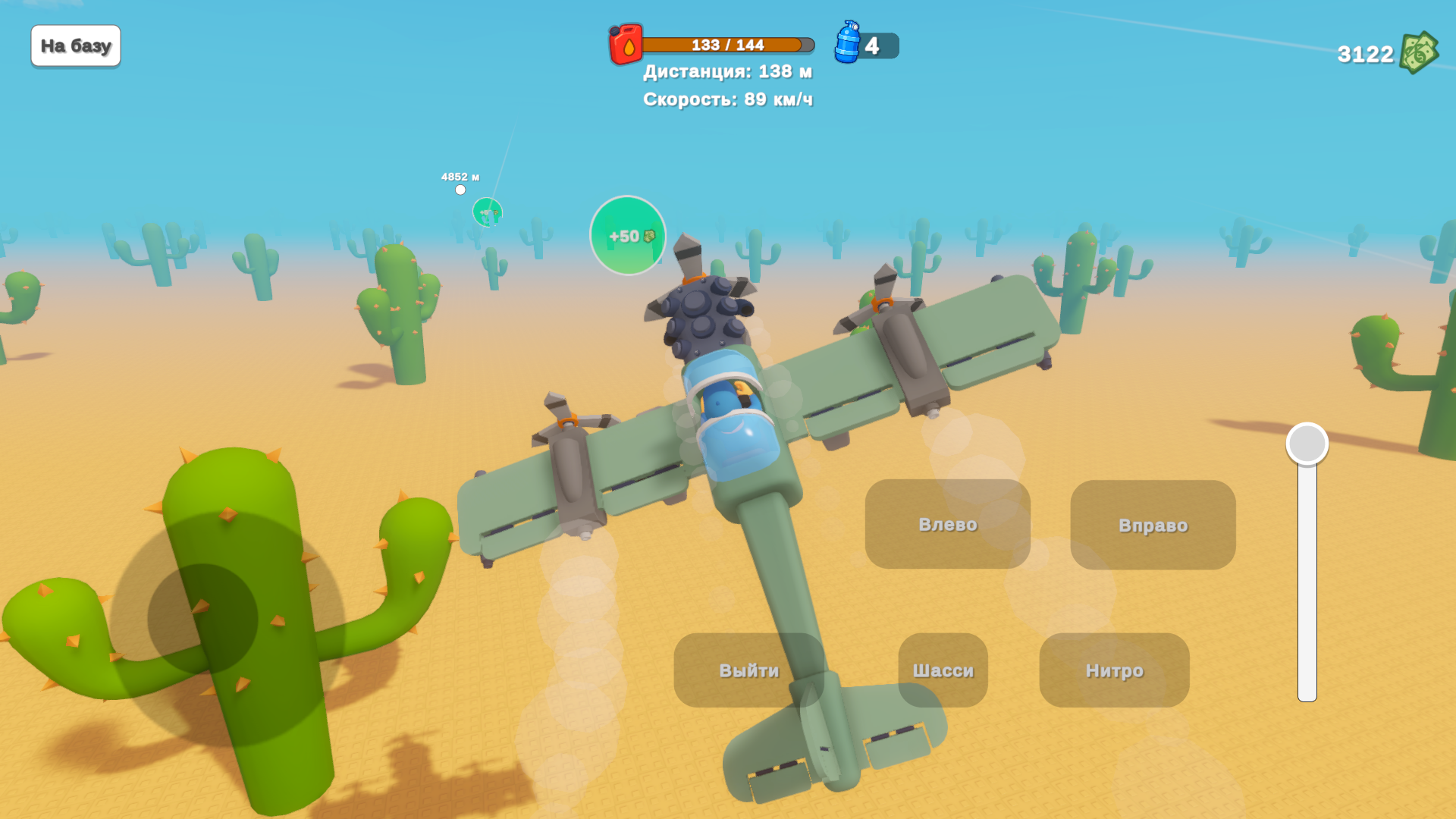Click the Скорость: 89 км/ч readout
The image size is (1456, 819).
pos(727,99)
